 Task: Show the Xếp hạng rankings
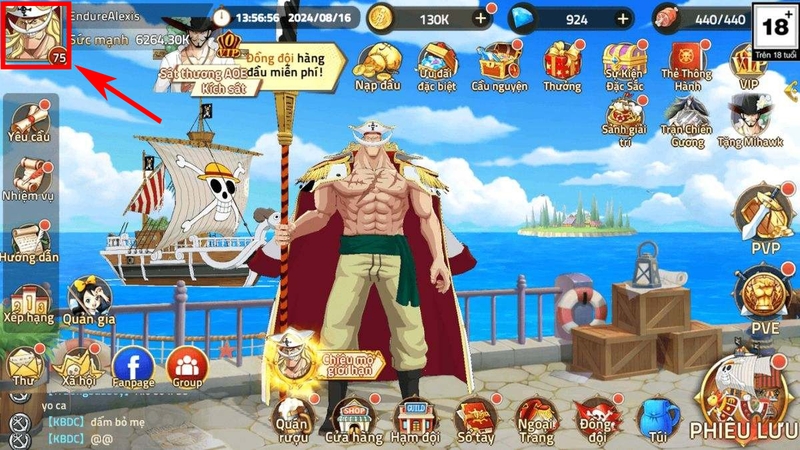coord(27,302)
